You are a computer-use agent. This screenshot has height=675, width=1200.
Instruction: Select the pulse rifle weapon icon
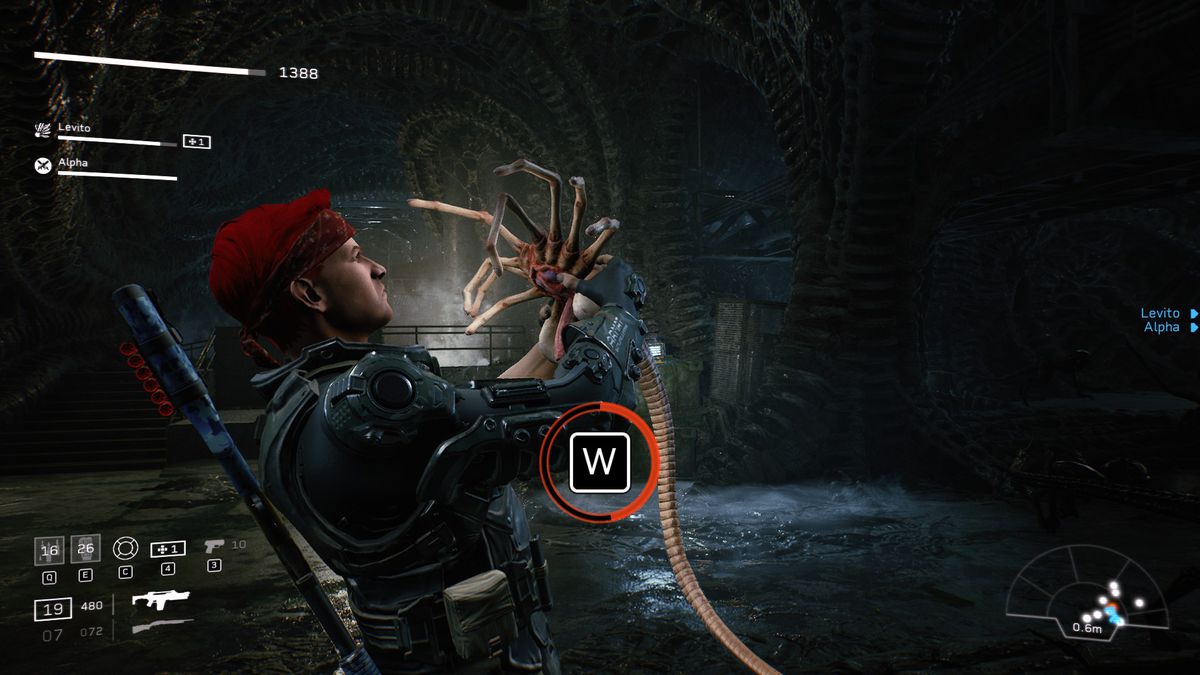click(161, 600)
